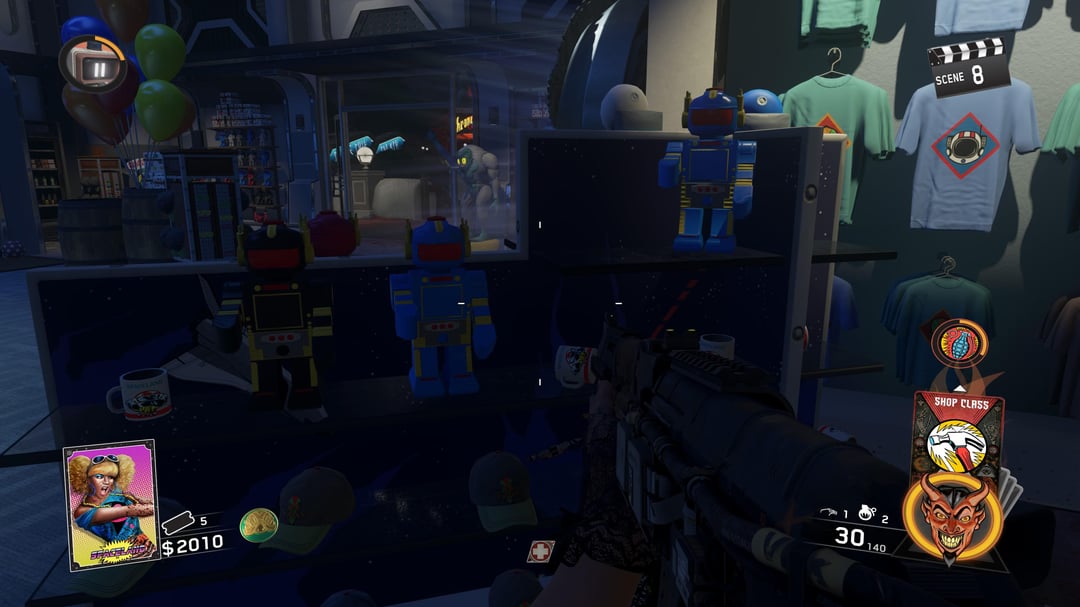Click the ticket icon beside the portrait

(178, 521)
